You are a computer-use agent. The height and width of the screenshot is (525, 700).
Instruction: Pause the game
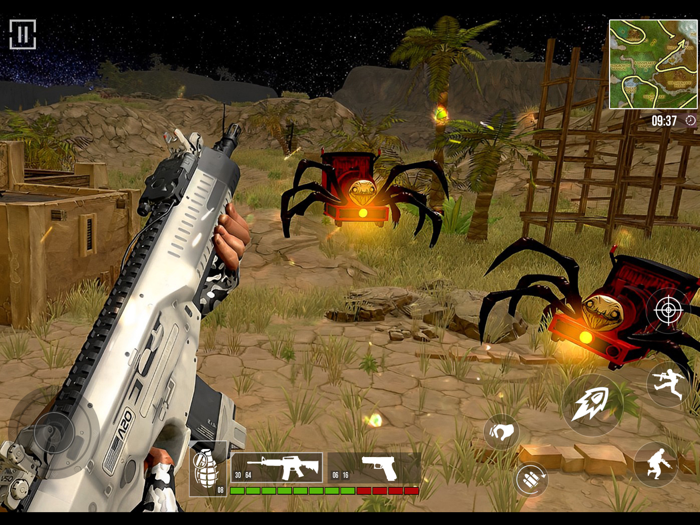pos(22,35)
